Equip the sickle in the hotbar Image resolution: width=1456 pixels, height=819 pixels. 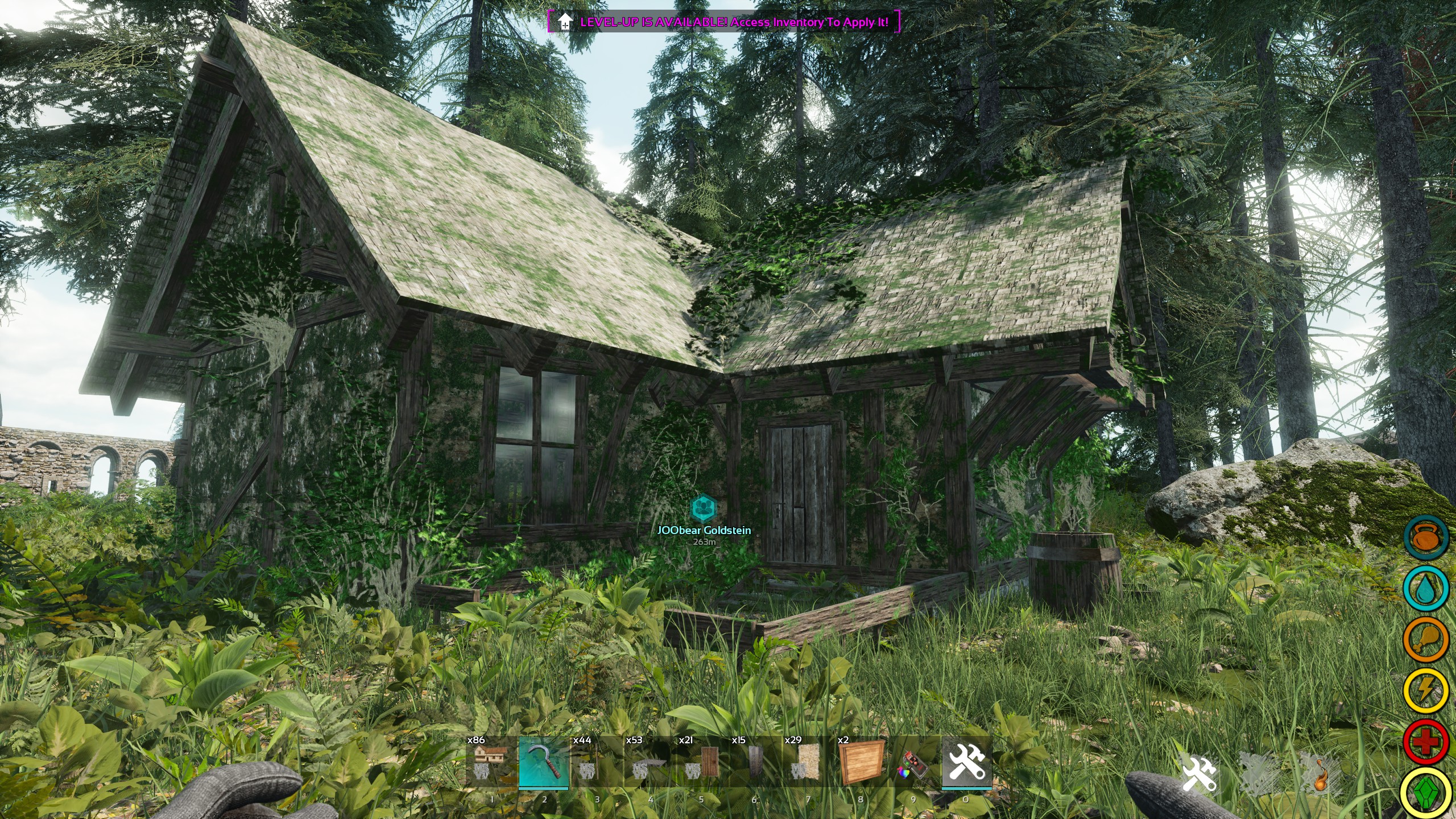[544, 762]
